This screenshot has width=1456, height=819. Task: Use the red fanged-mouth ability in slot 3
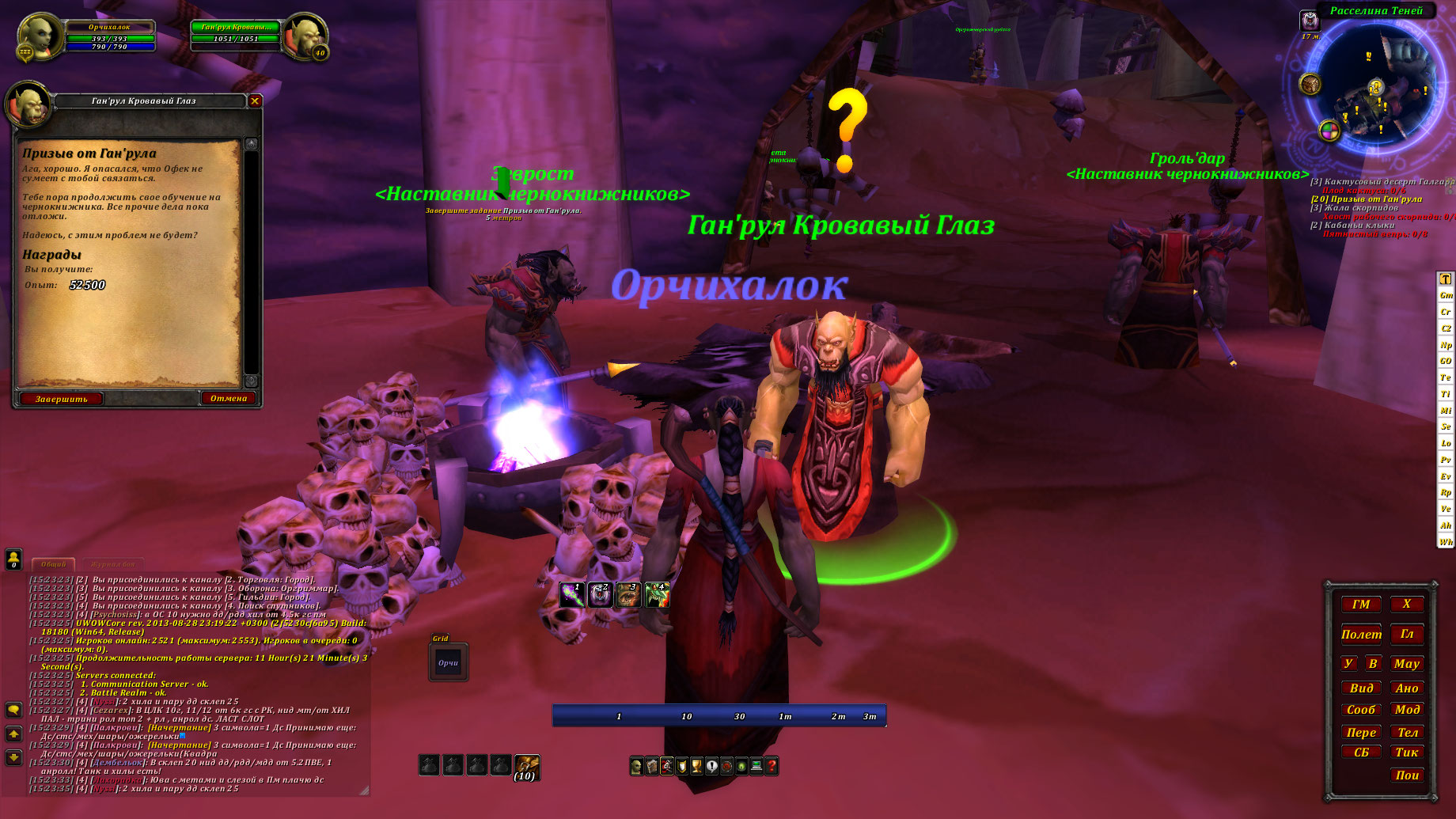[628, 594]
